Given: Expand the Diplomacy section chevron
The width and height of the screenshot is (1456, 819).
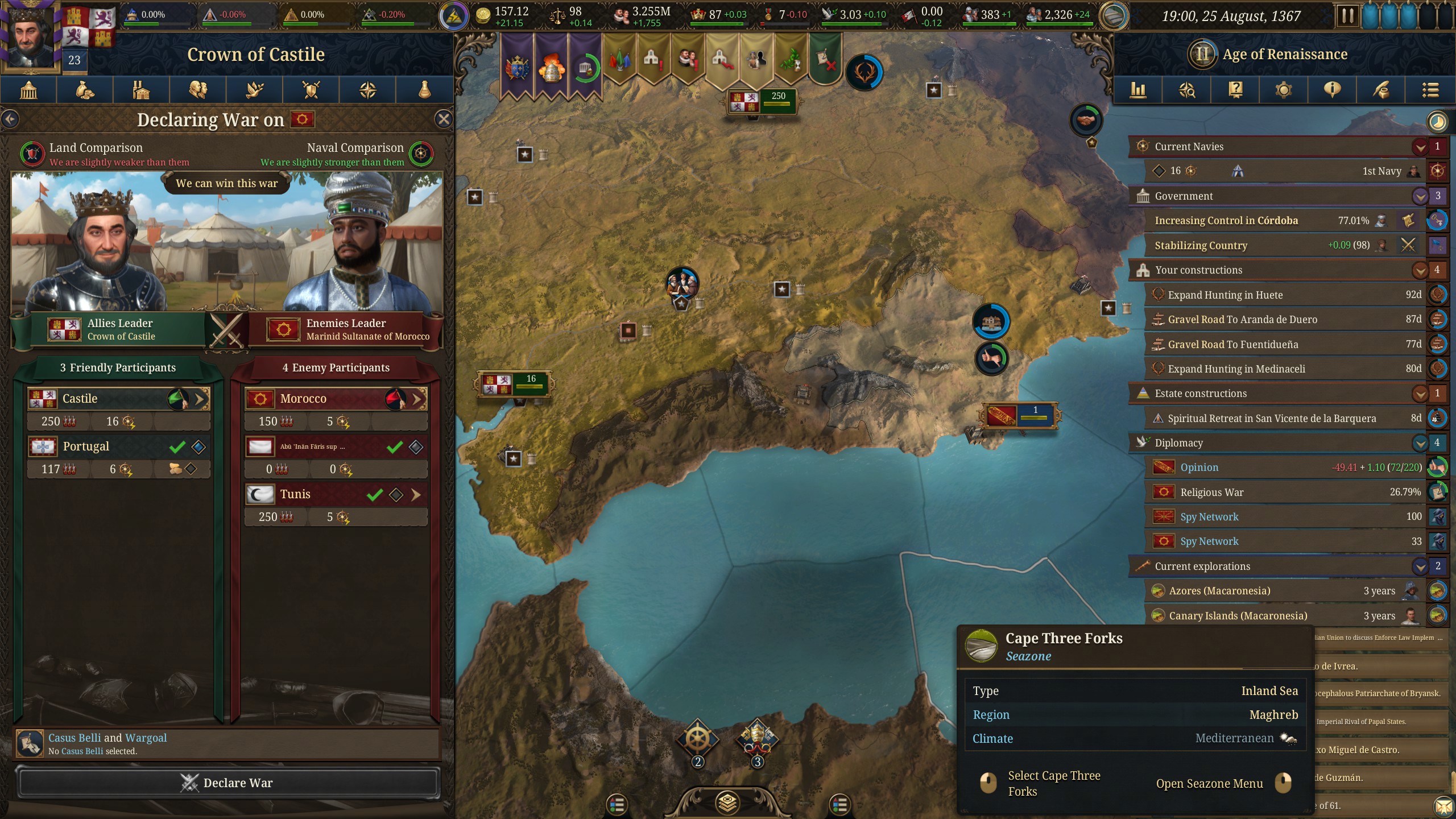Looking at the screenshot, I should pyautogui.click(x=1420, y=442).
